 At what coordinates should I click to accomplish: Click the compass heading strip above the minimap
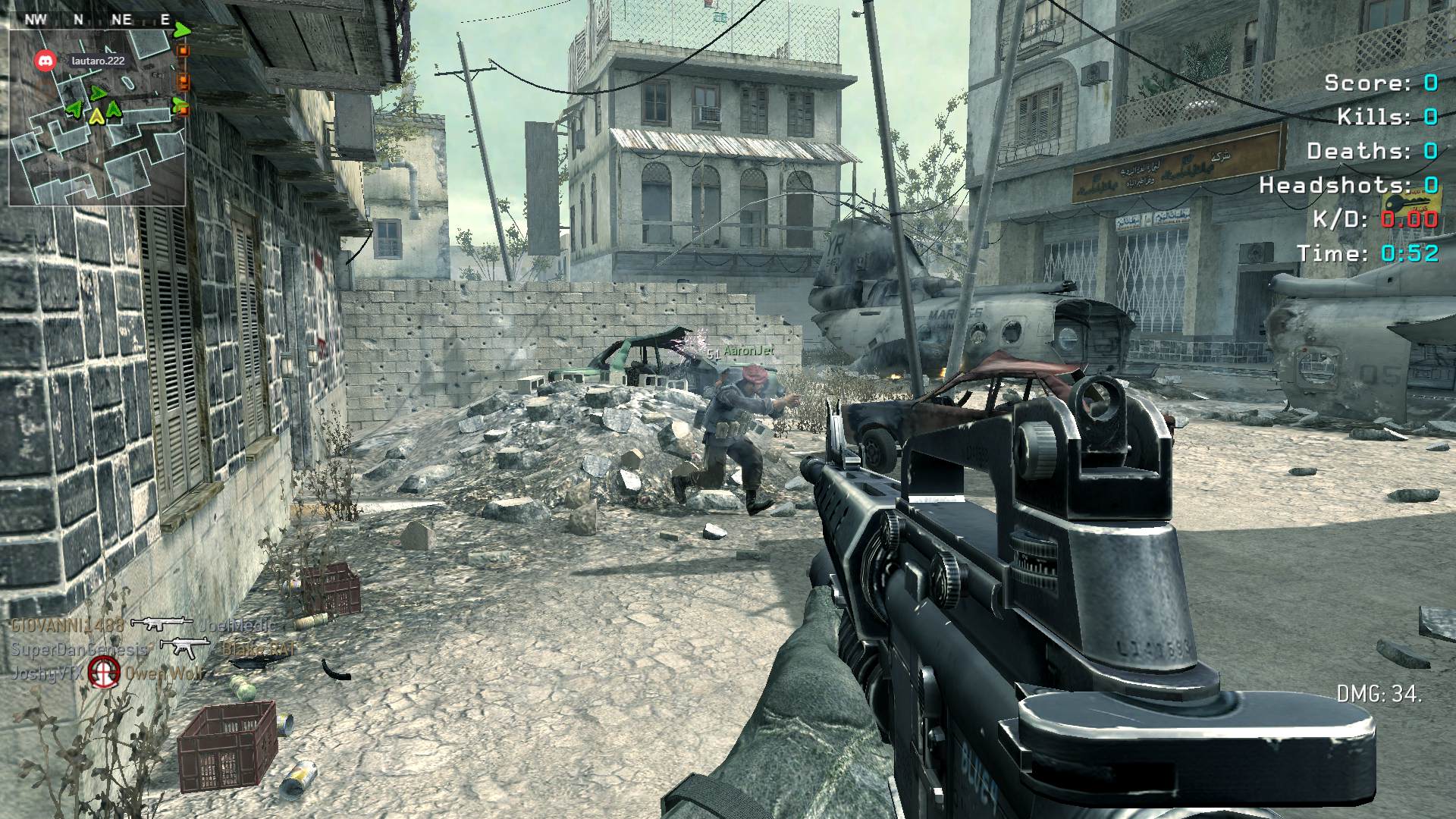tap(97, 20)
